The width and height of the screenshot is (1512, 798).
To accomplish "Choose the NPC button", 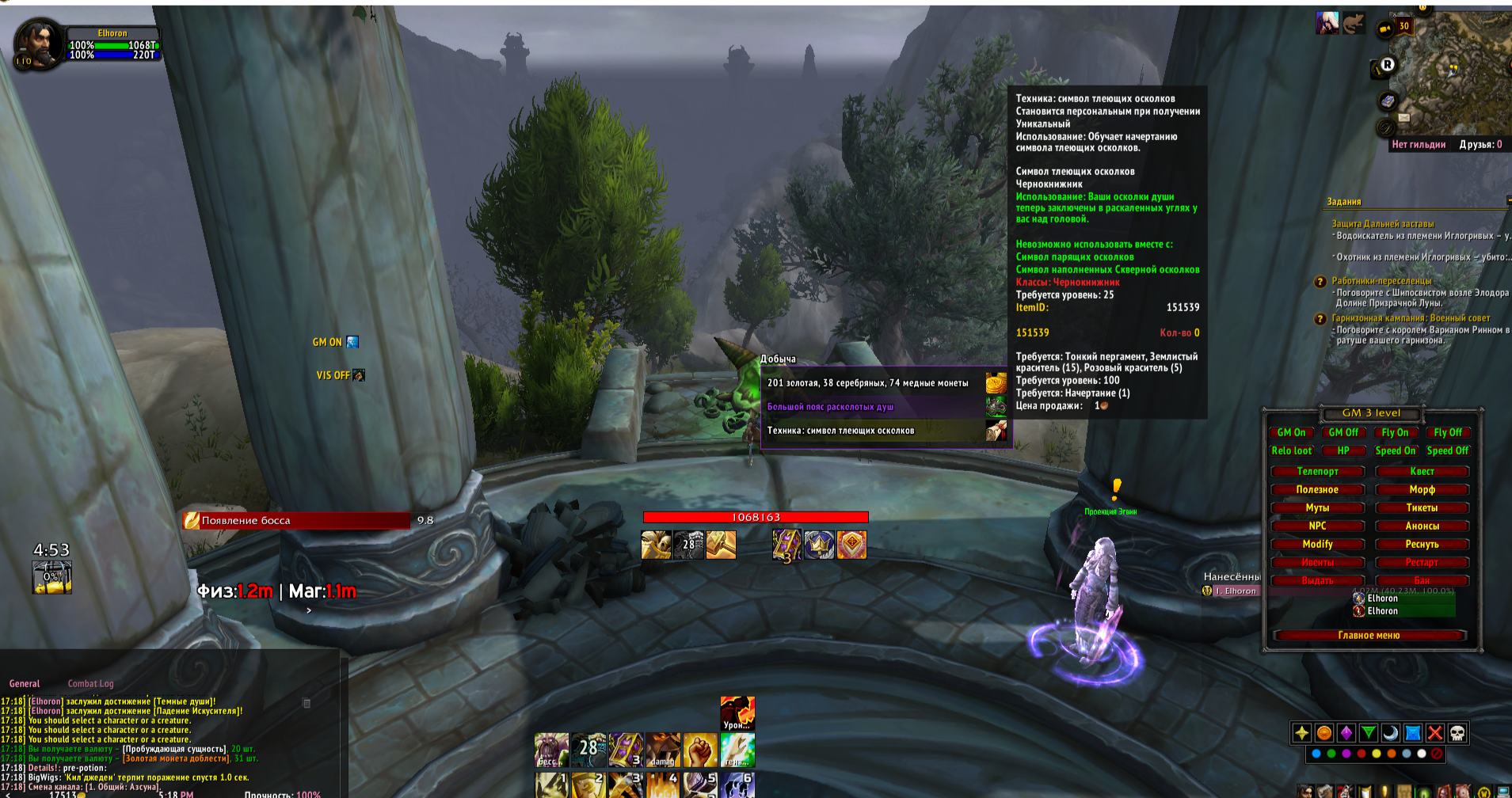I will (x=1317, y=526).
